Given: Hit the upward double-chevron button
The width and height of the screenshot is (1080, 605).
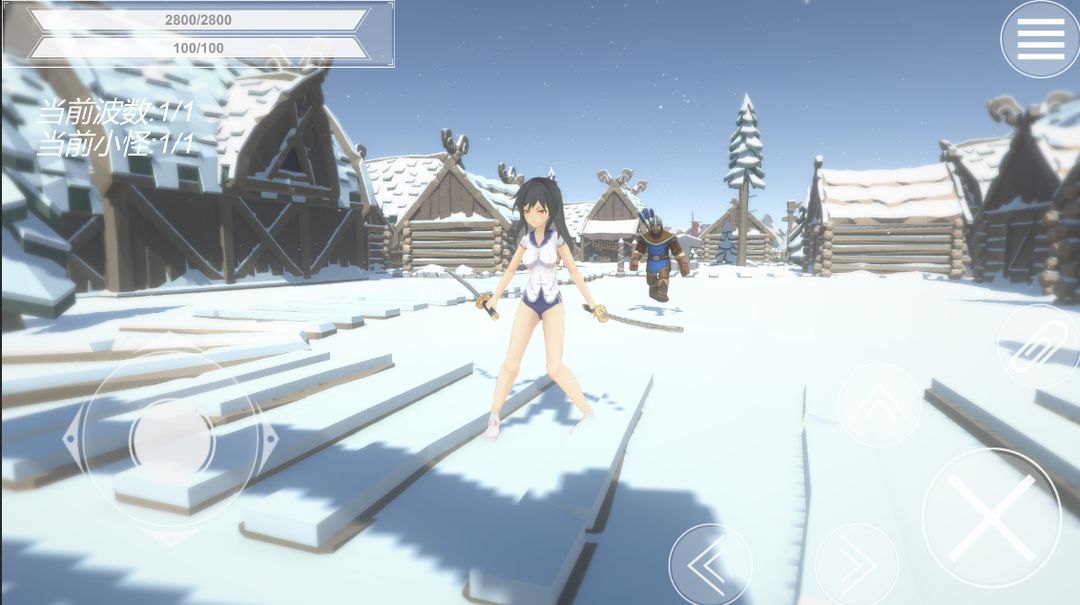Looking at the screenshot, I should click(879, 405).
